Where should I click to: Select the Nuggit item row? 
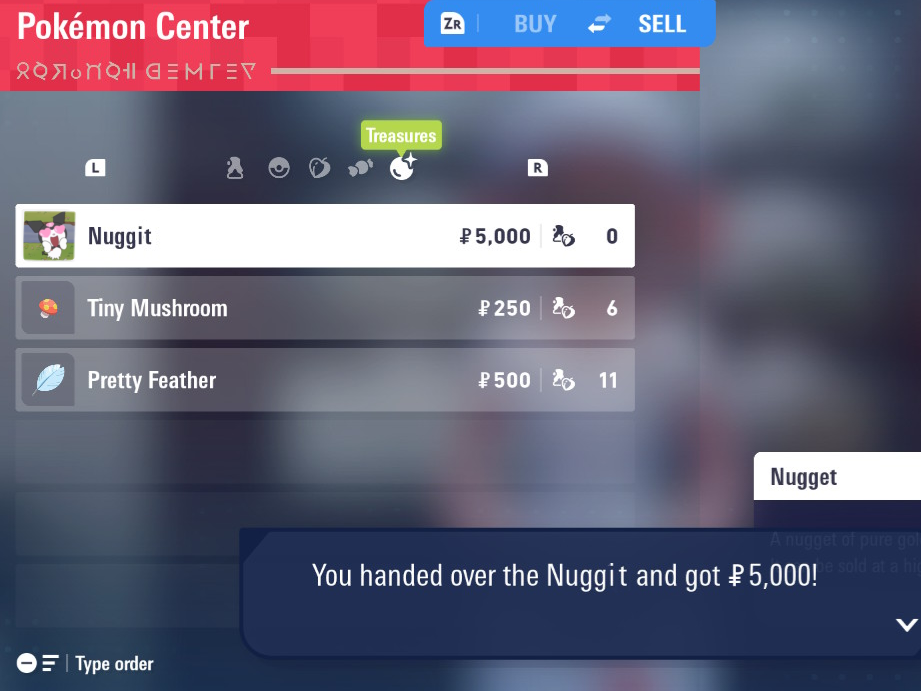pyautogui.click(x=324, y=236)
